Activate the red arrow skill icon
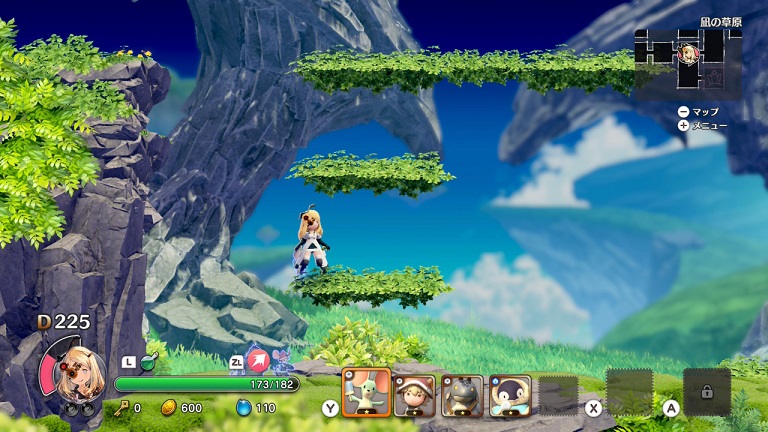Screen dimensions: 768x432 click(x=259, y=360)
